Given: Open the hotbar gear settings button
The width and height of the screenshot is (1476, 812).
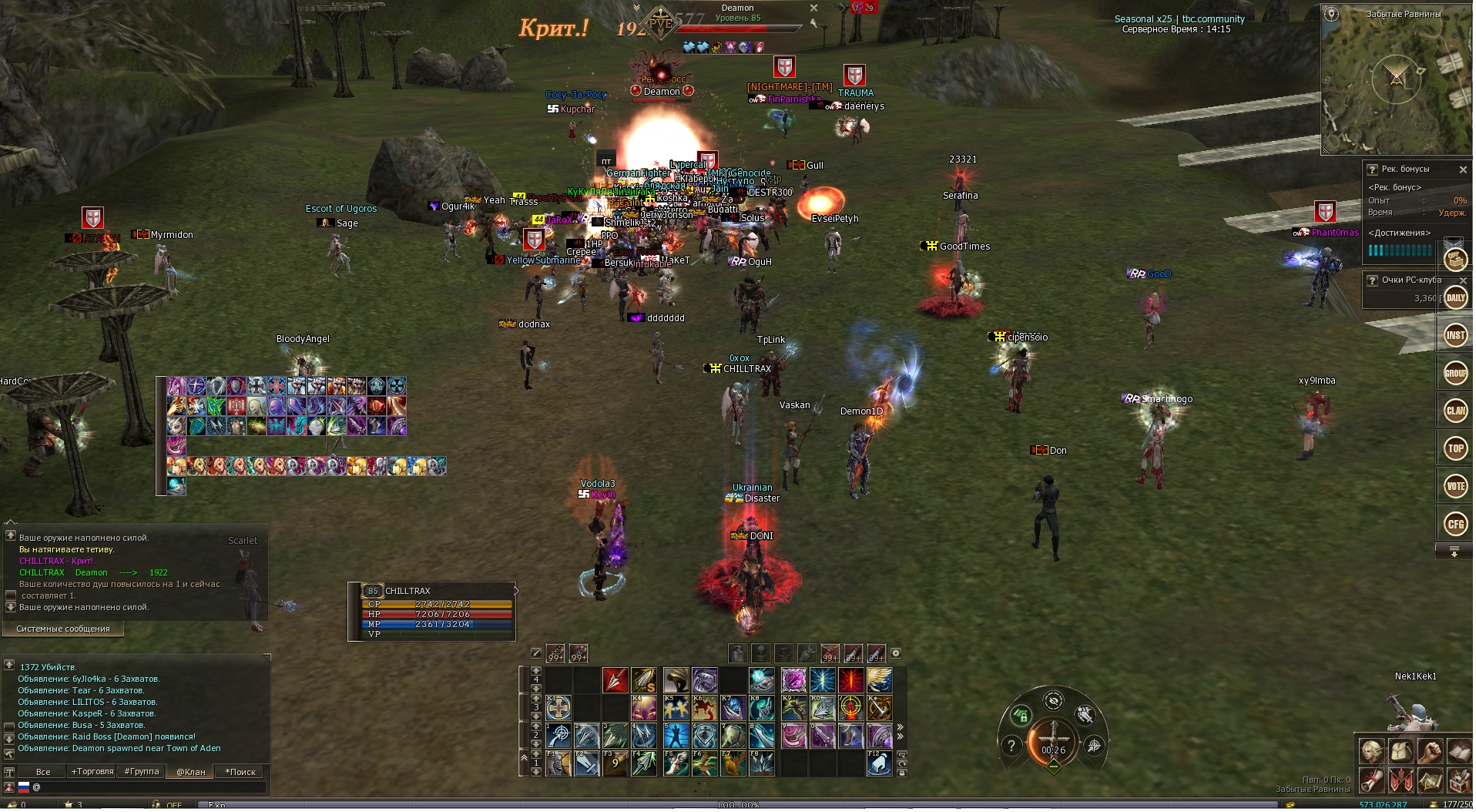Looking at the screenshot, I should pyautogui.click(x=896, y=653).
